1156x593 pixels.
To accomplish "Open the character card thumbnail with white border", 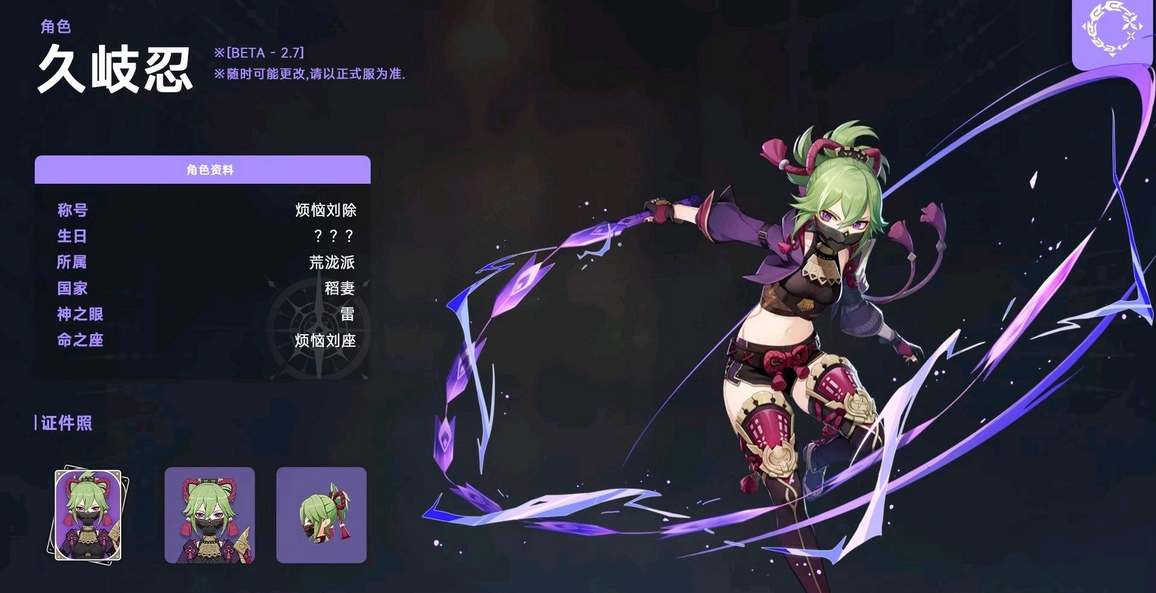I will tap(88, 514).
